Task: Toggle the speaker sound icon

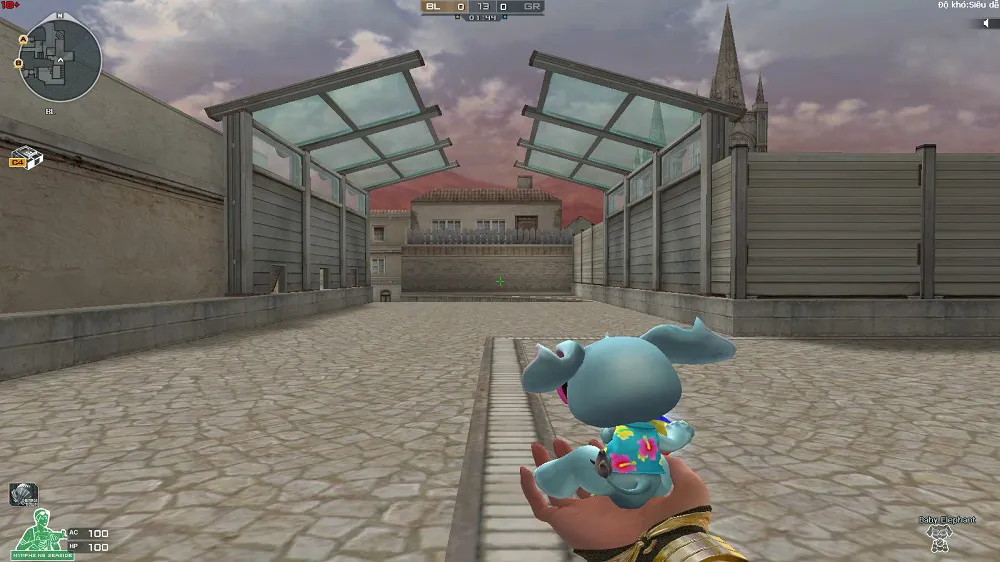Action: [983, 23]
